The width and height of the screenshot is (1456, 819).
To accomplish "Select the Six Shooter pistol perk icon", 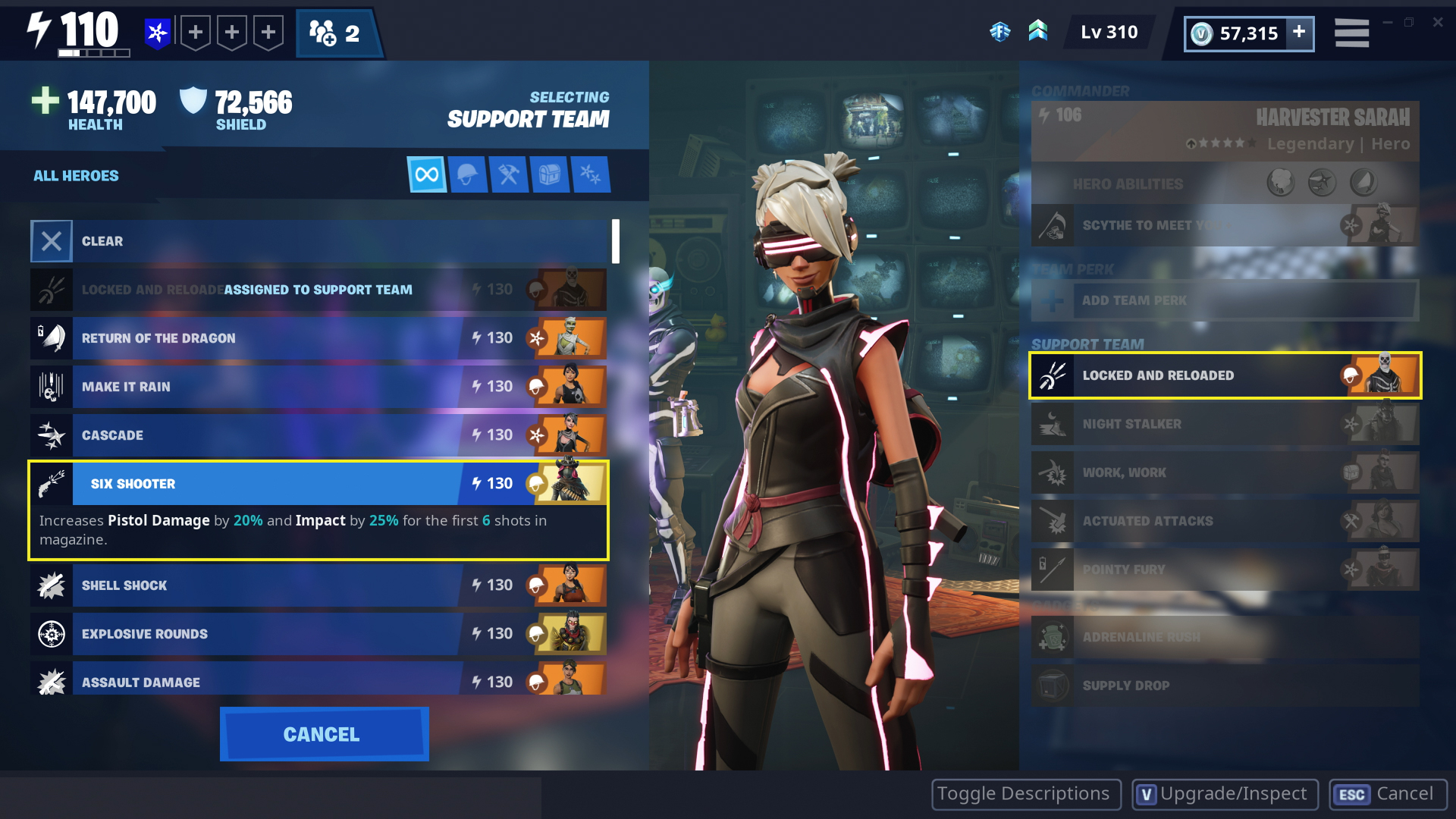I will pos(51,483).
